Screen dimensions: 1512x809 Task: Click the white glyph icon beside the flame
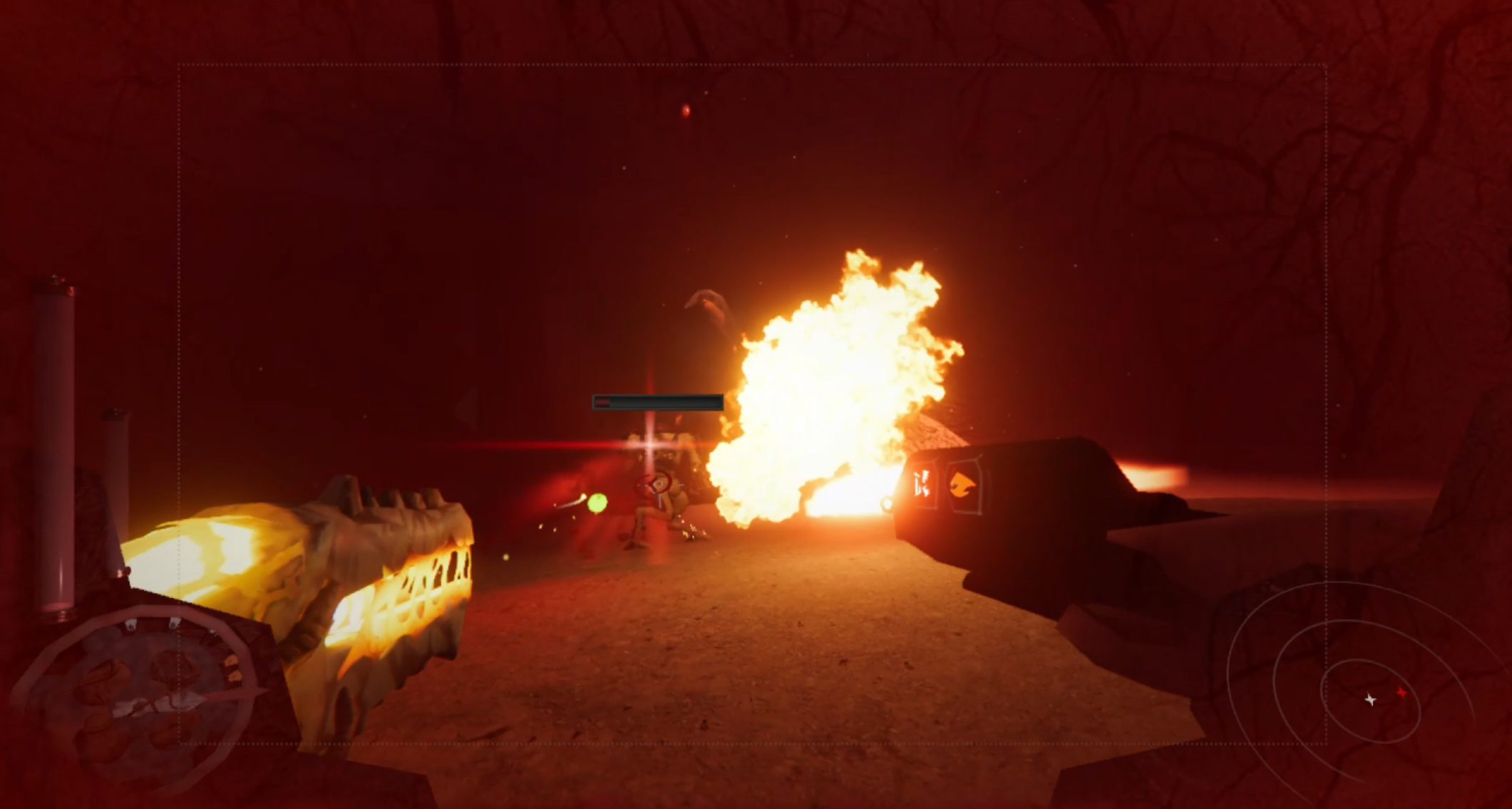click(923, 485)
